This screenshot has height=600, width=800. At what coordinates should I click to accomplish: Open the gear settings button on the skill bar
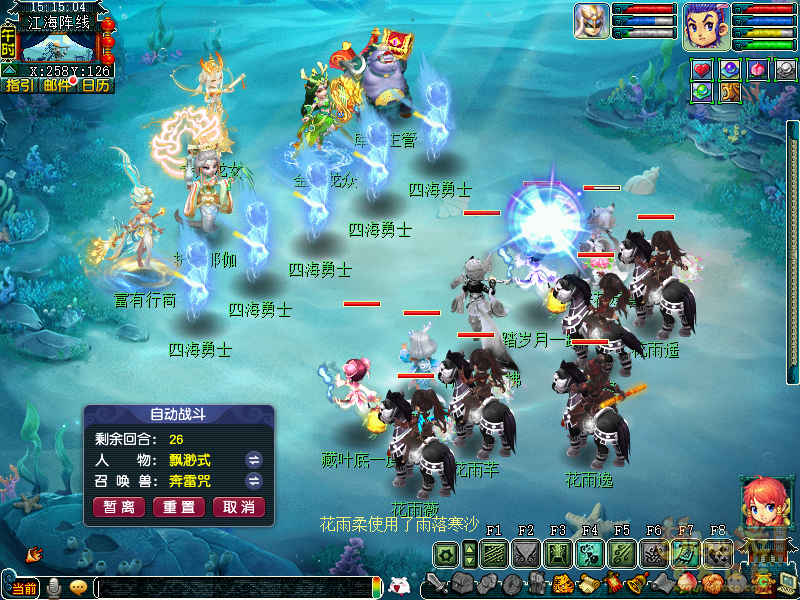[x=447, y=553]
